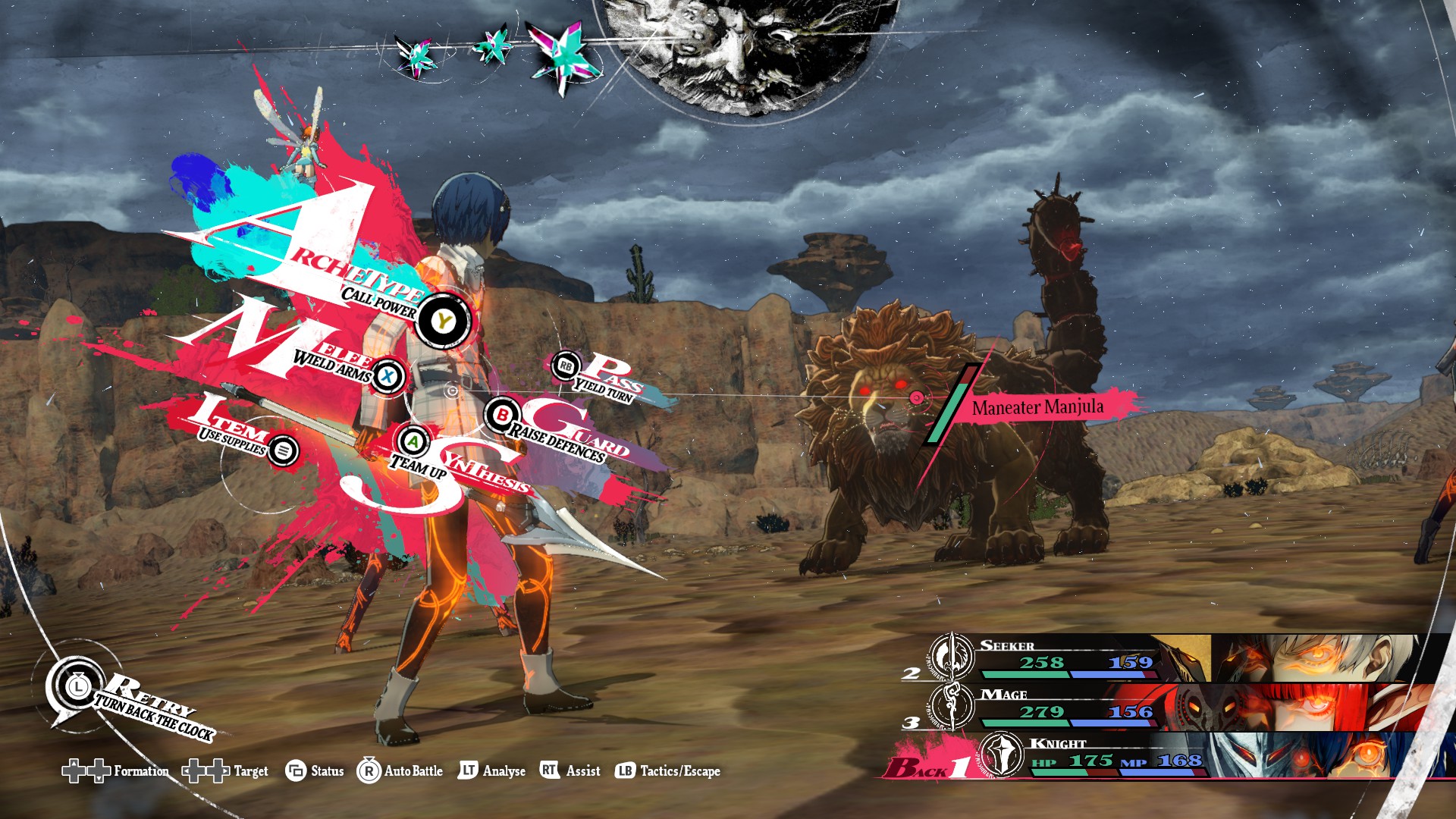Open the Status screen

point(315,771)
